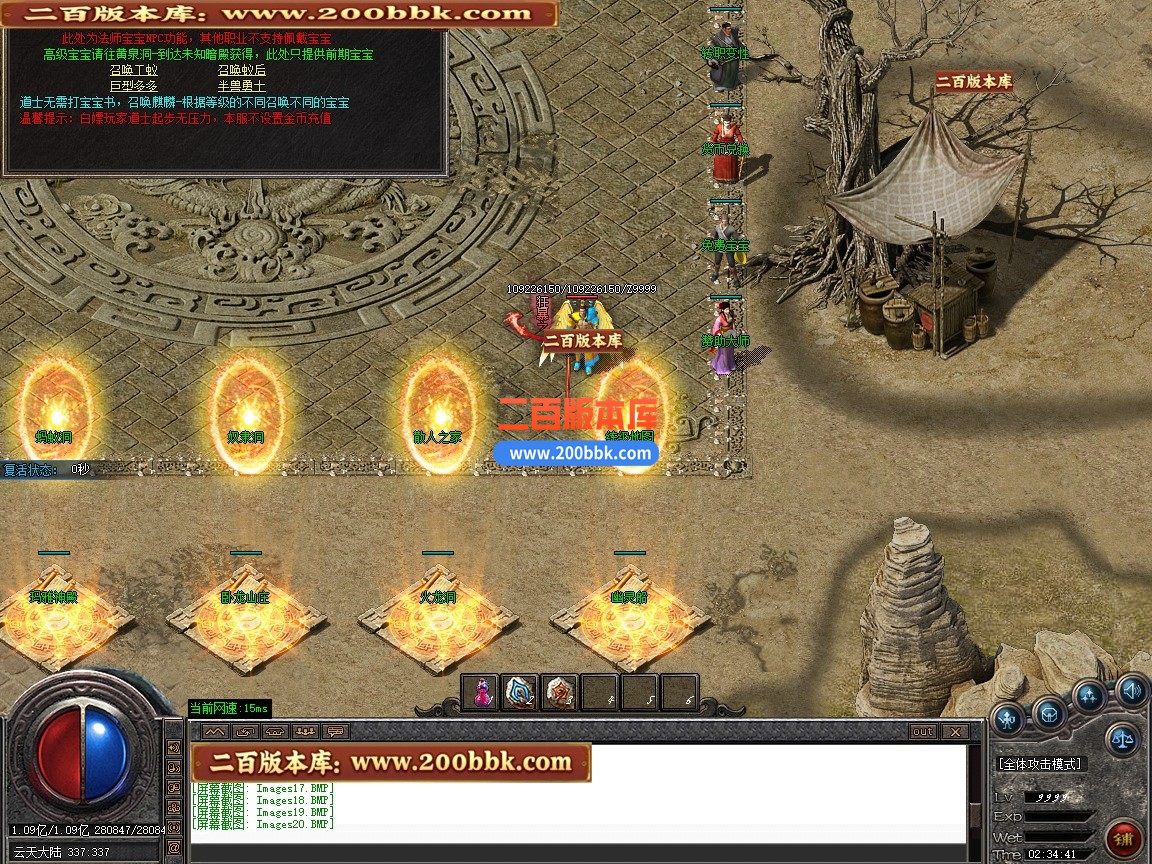
Task: Toggle the sound speaker icon
Action: pos(1132,689)
